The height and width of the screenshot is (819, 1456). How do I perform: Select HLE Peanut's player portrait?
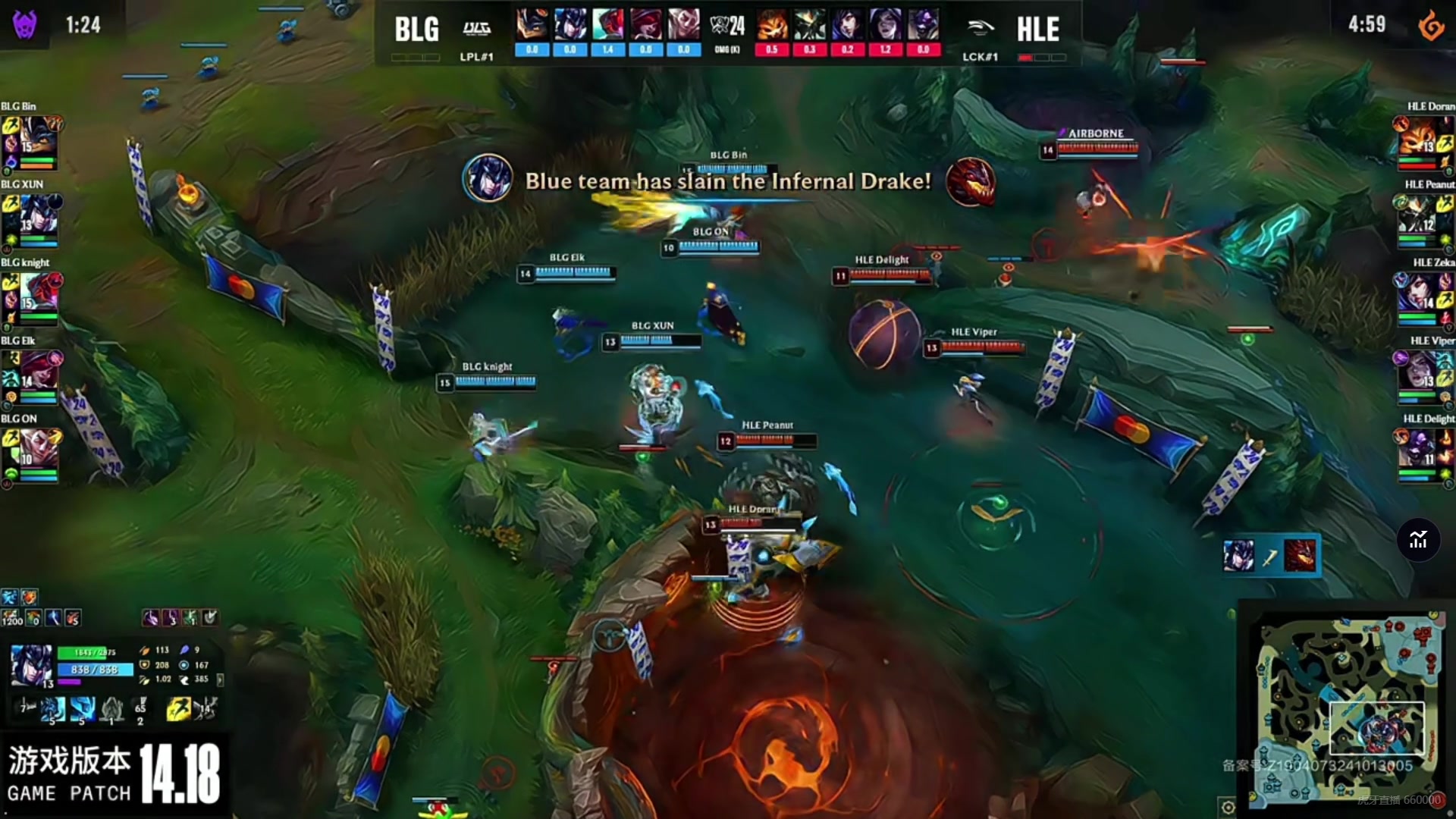(x=1417, y=217)
